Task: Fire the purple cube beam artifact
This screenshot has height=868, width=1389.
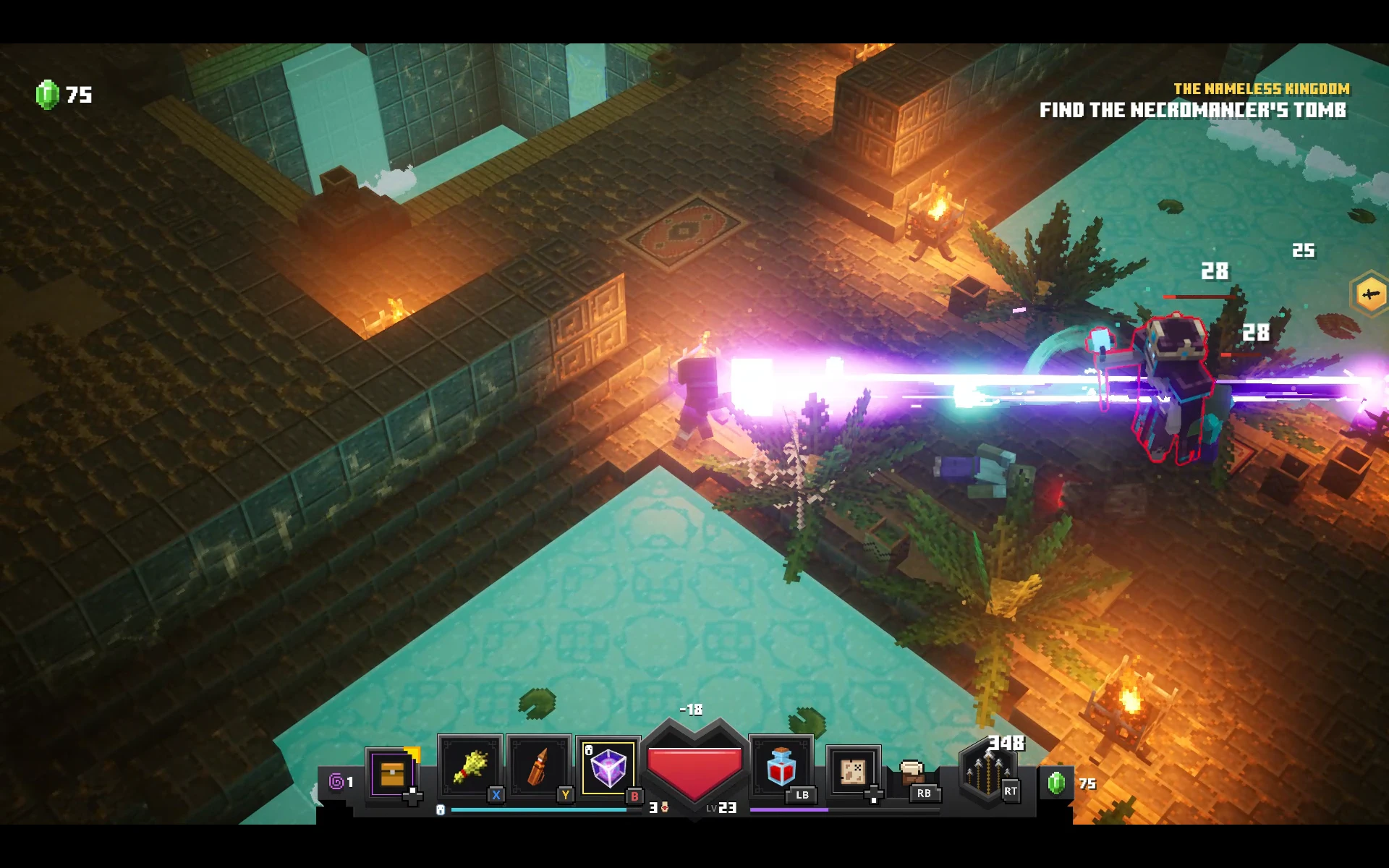Action: [x=608, y=768]
